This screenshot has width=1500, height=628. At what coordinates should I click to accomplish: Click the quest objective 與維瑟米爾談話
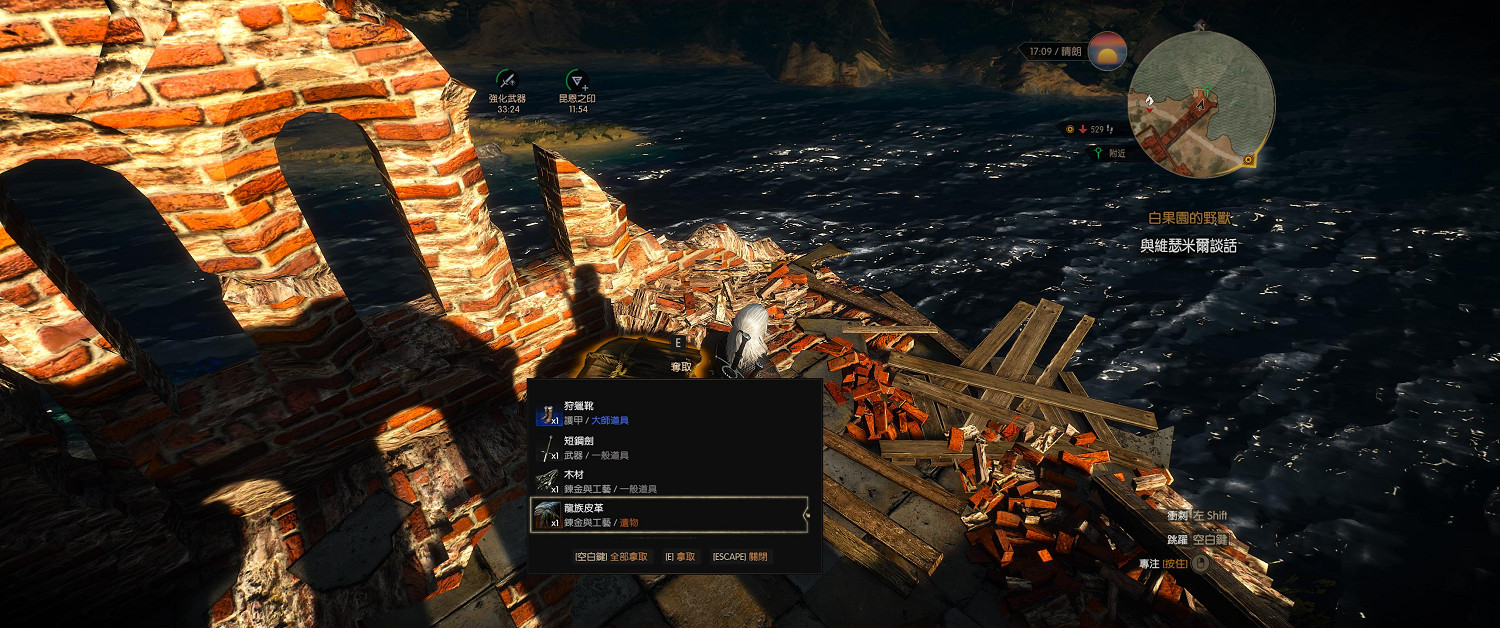(x=1188, y=245)
